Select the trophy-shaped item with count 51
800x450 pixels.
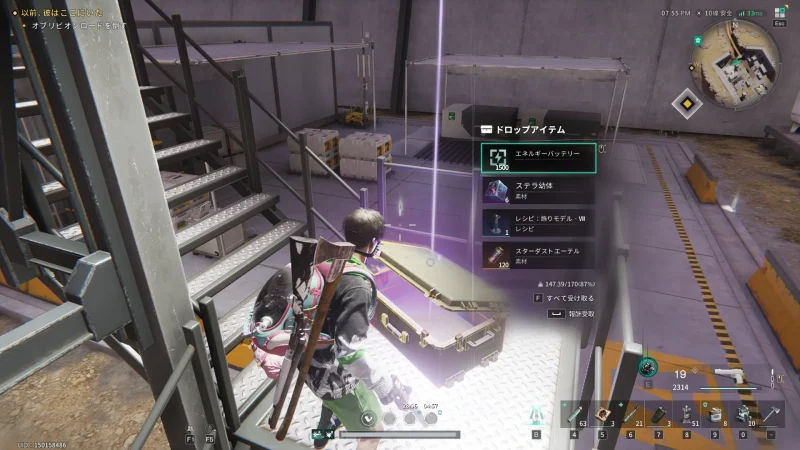pyautogui.click(x=686, y=413)
